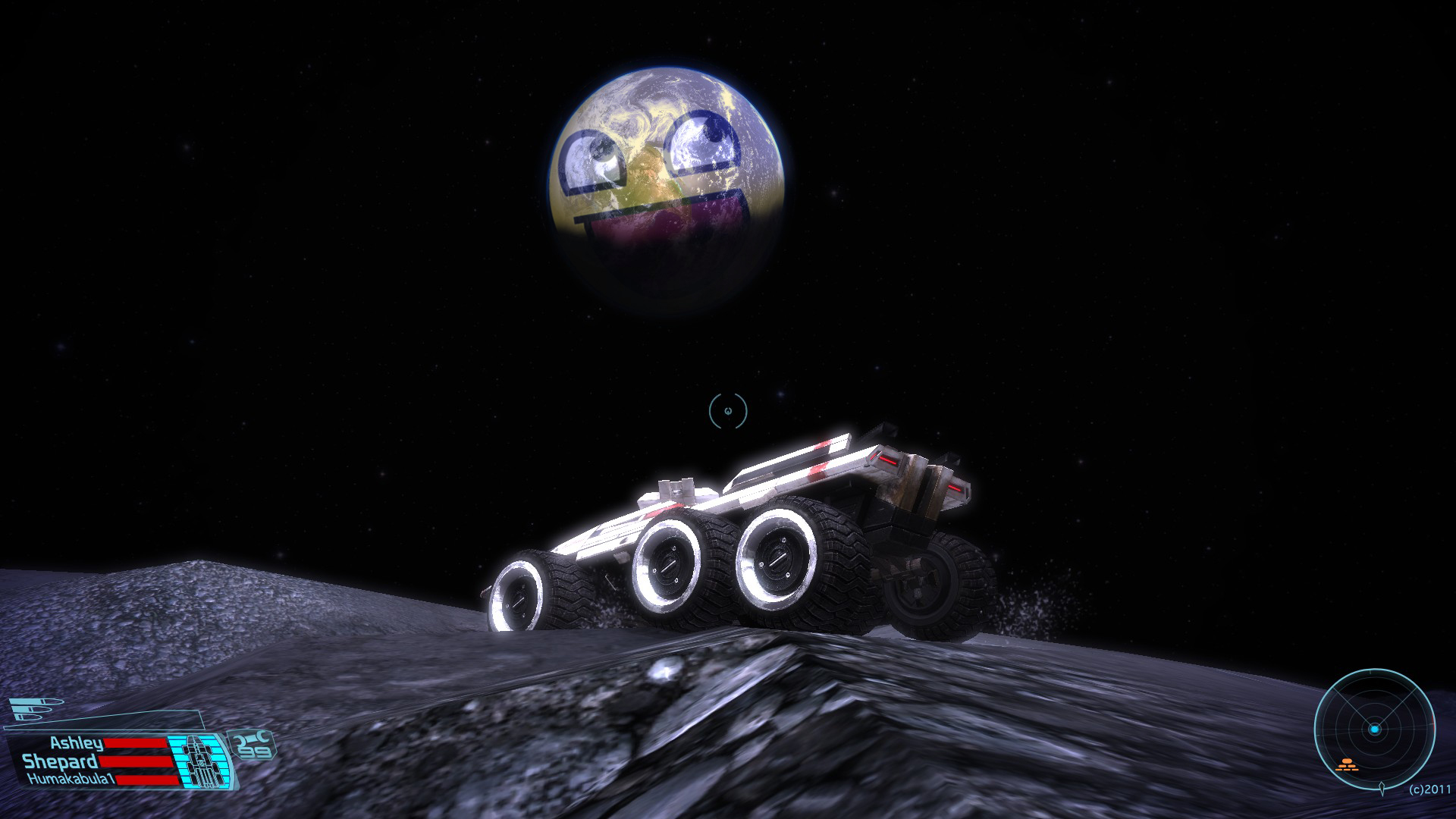1456x819 pixels.
Task: Click the circular radar minimap
Action: (x=1374, y=729)
